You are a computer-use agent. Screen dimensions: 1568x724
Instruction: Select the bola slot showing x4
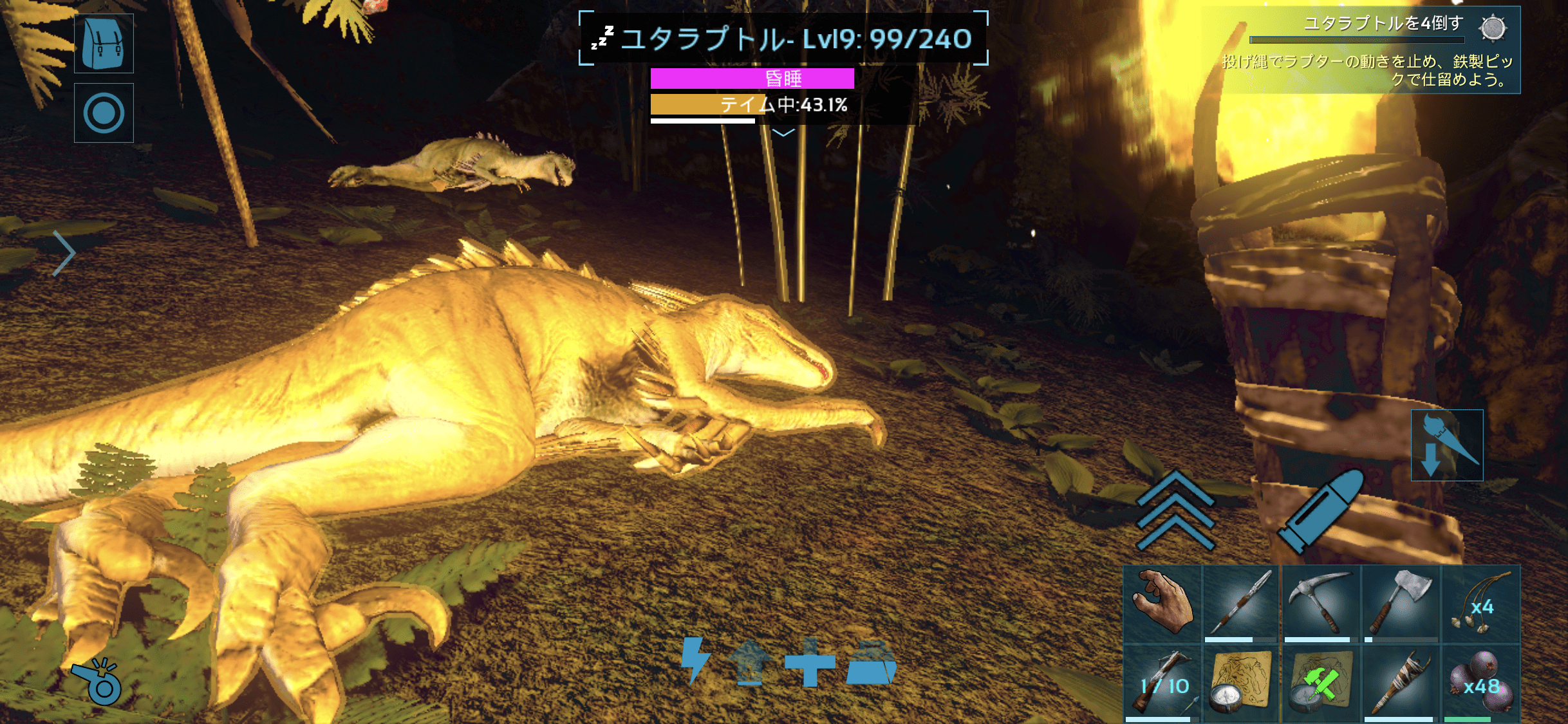tap(1480, 604)
